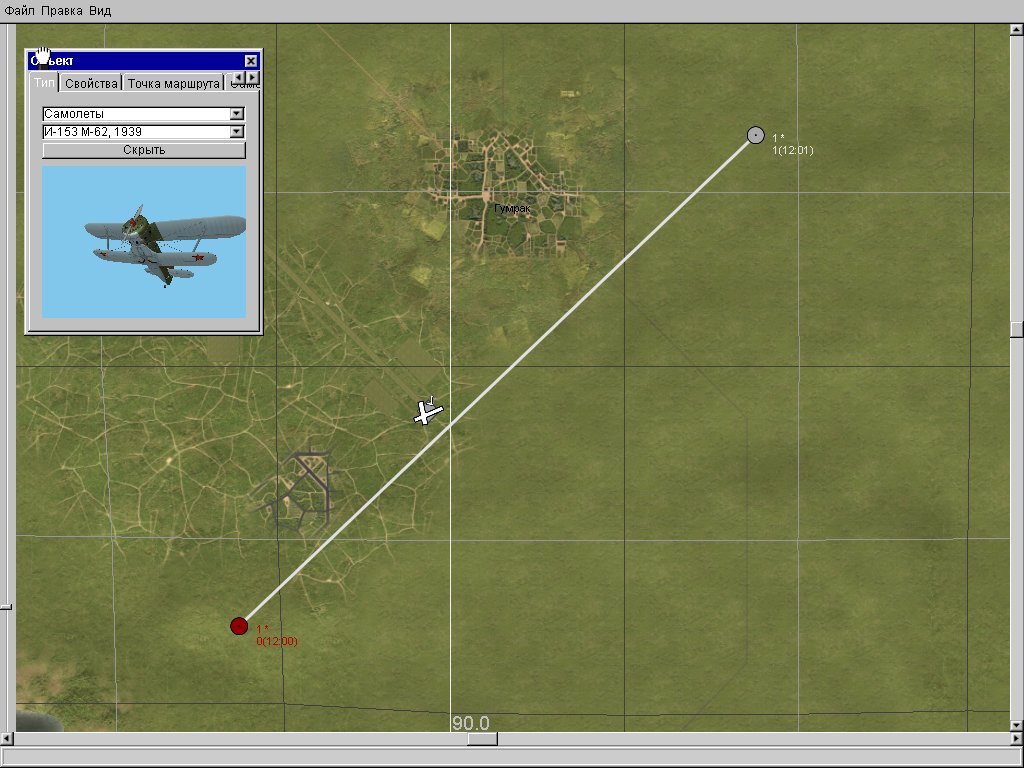Screen dimensions: 1024x768
Task: Select the grey waypoint 1 marker
Action: [x=756, y=135]
